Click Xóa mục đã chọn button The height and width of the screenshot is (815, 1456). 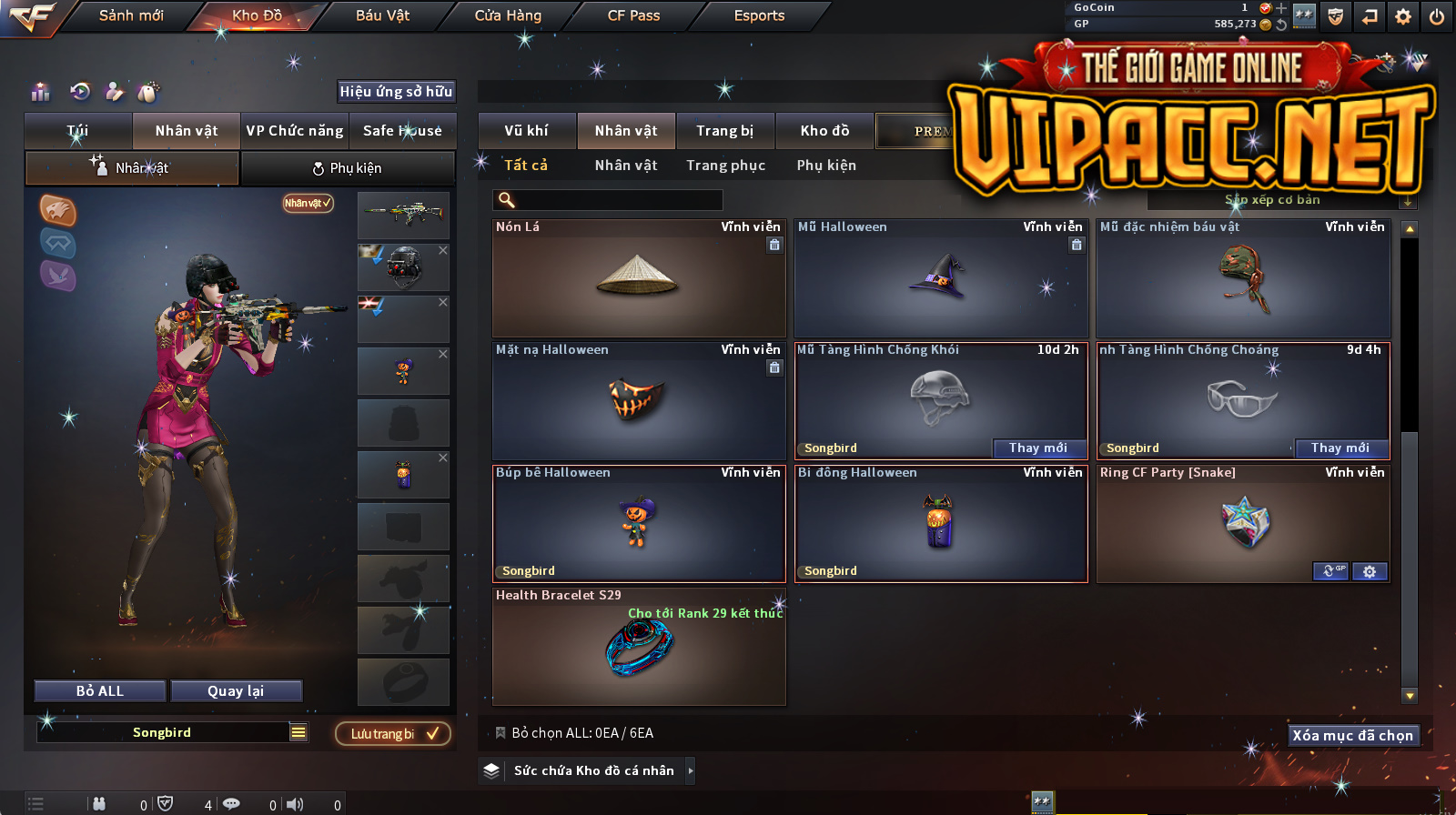[x=1352, y=736]
